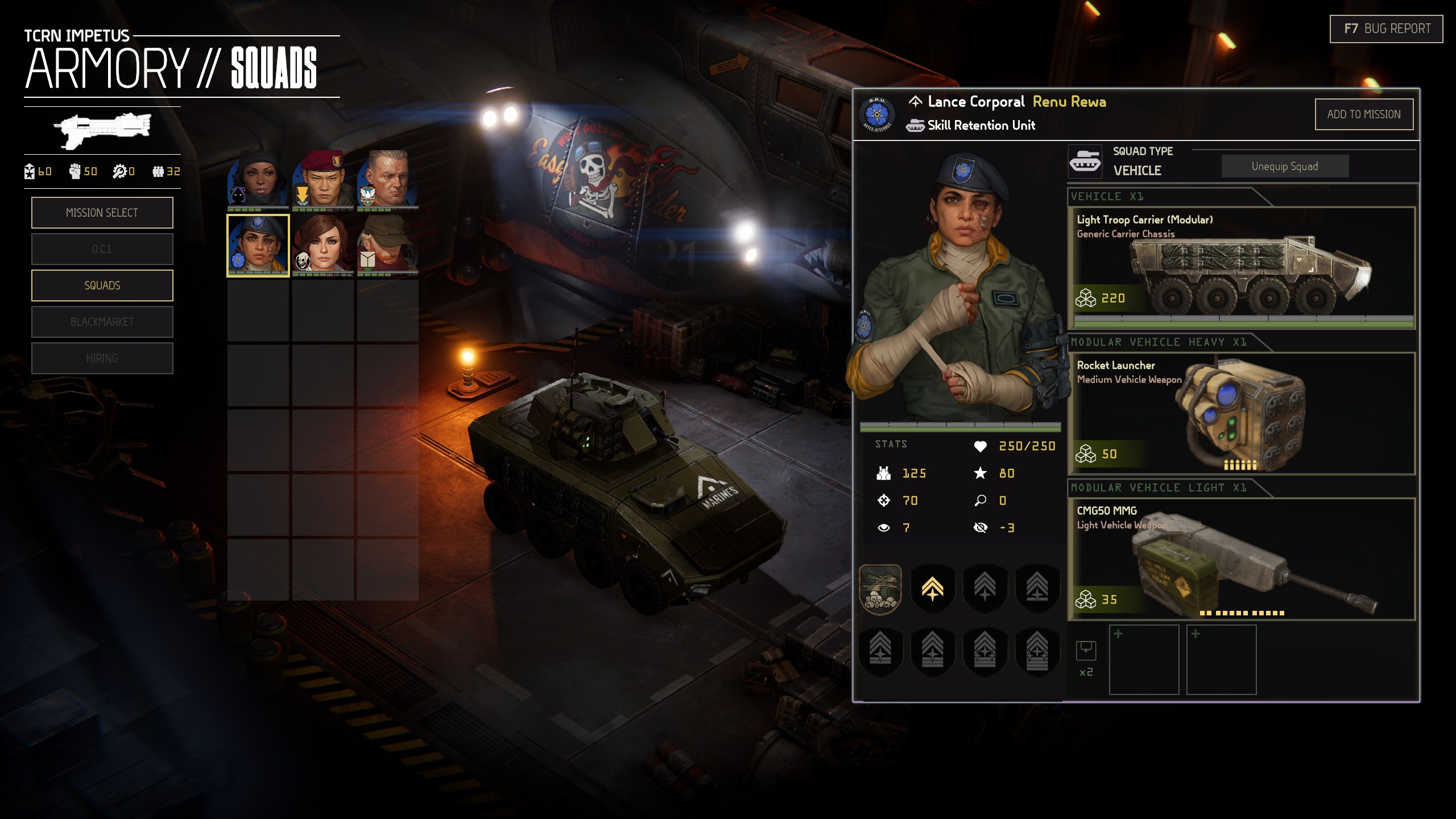Choose the brown-haired woman squad portrait
Image resolution: width=1456 pixels, height=819 pixels.
pos(323,245)
